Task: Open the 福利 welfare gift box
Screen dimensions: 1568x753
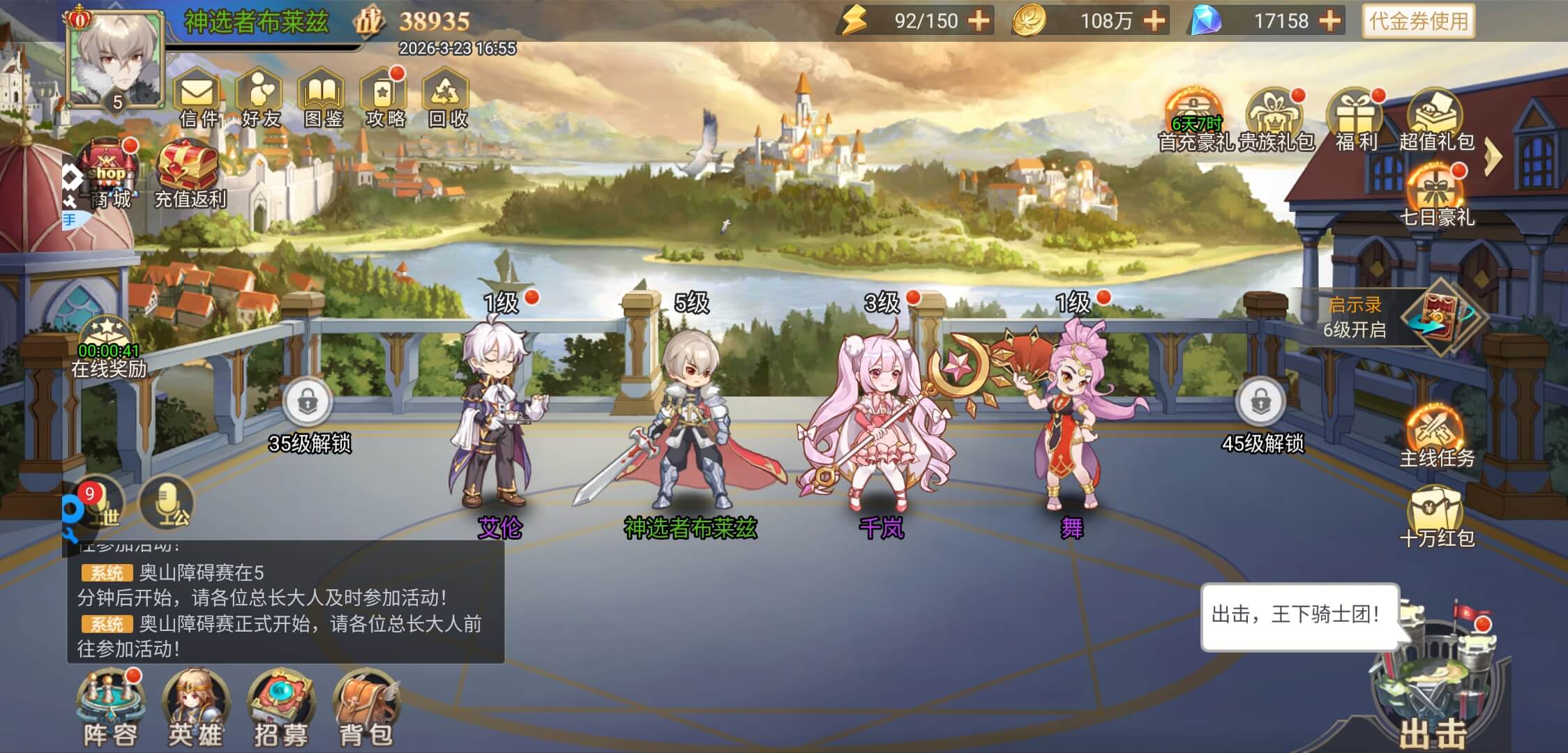Action: [x=1355, y=119]
